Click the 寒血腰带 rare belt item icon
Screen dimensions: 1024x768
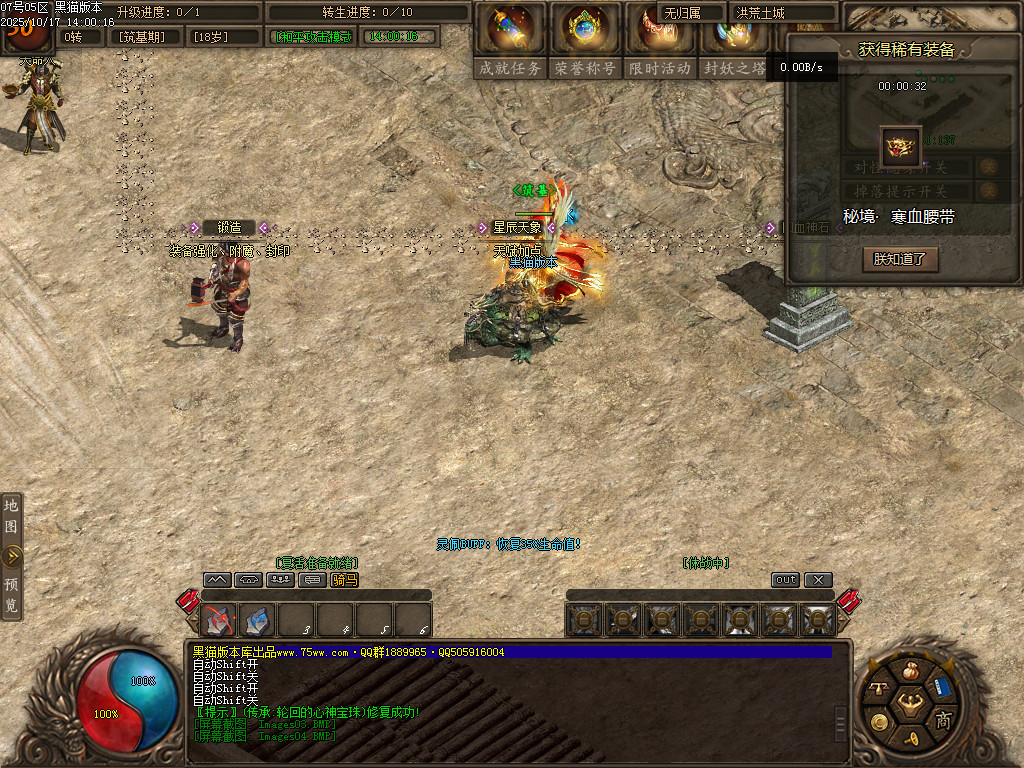900,147
